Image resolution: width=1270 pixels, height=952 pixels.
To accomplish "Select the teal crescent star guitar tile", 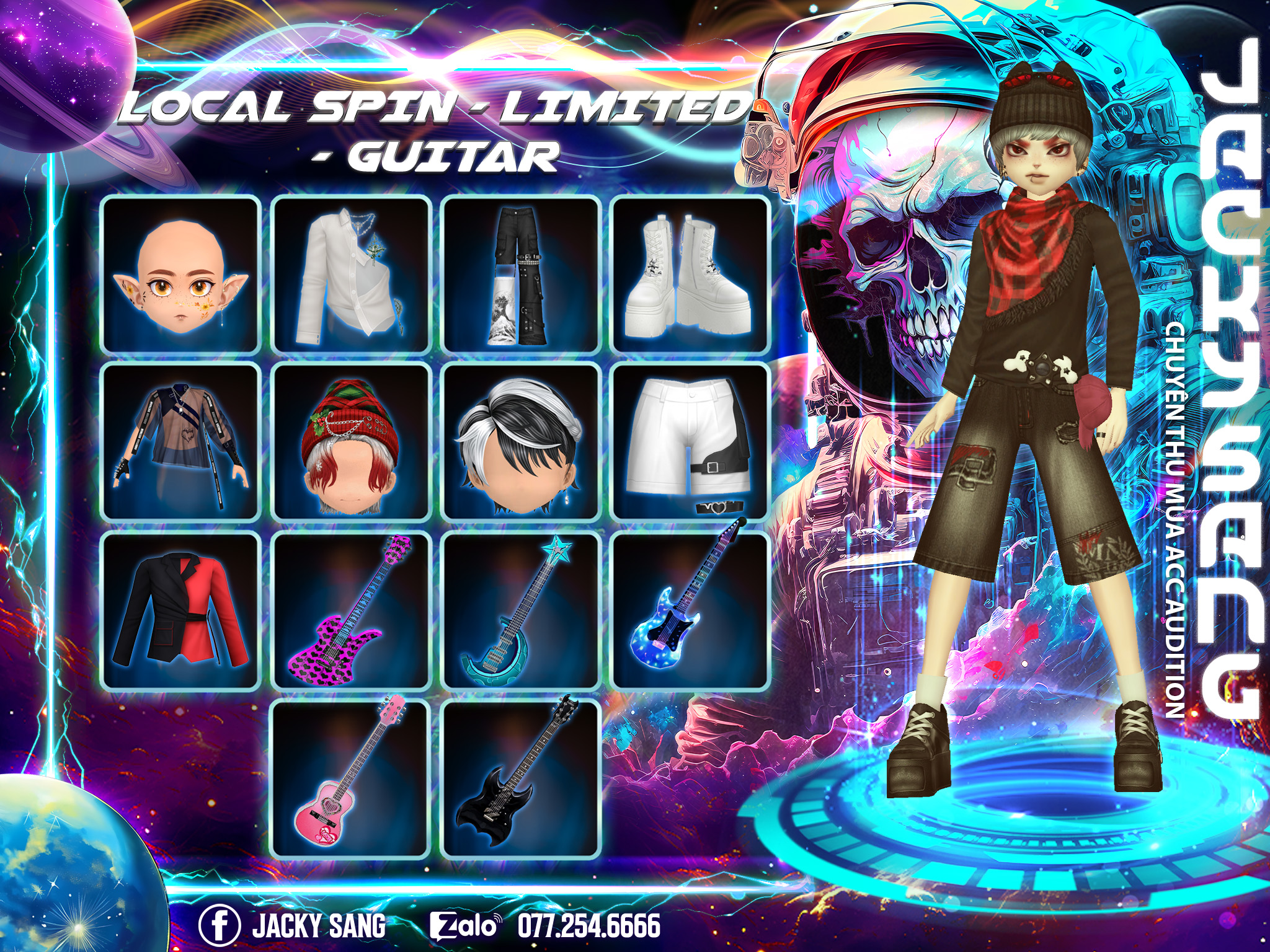I will point(521,610).
